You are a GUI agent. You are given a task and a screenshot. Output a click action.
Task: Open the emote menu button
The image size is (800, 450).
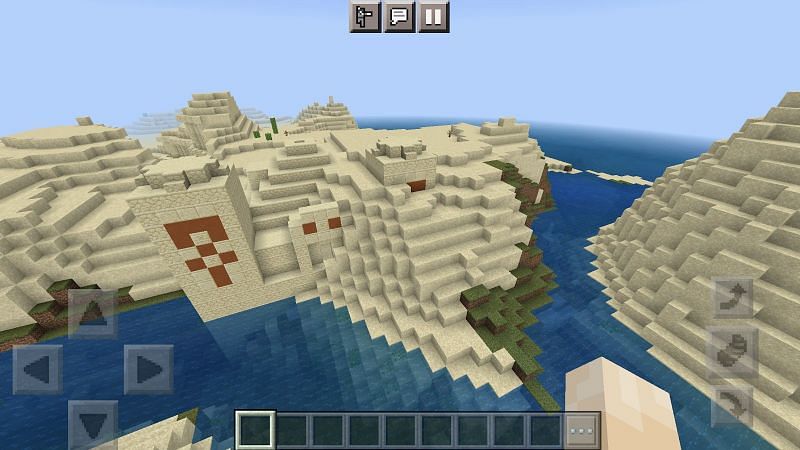[365, 16]
